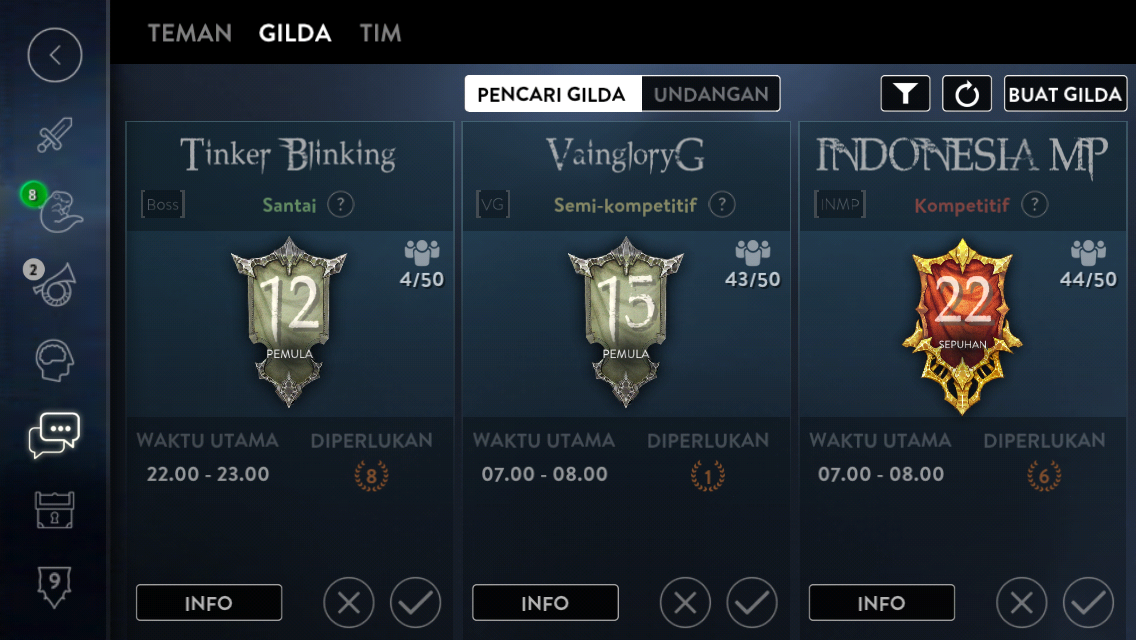The height and width of the screenshot is (640, 1136).
Task: Open the treasure chest sidebar icon
Action: coord(55,510)
